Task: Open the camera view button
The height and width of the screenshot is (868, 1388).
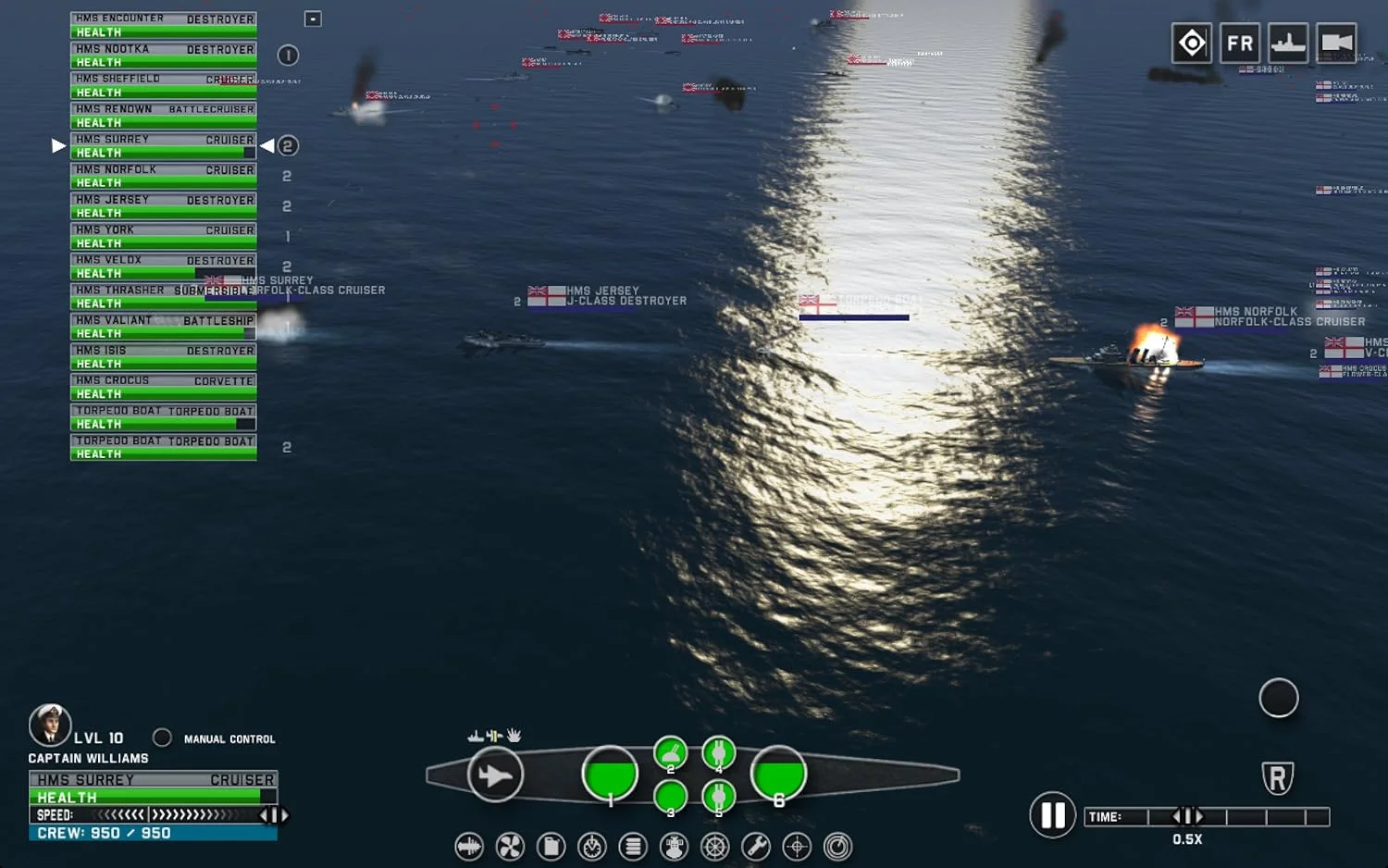Action: tap(1336, 43)
